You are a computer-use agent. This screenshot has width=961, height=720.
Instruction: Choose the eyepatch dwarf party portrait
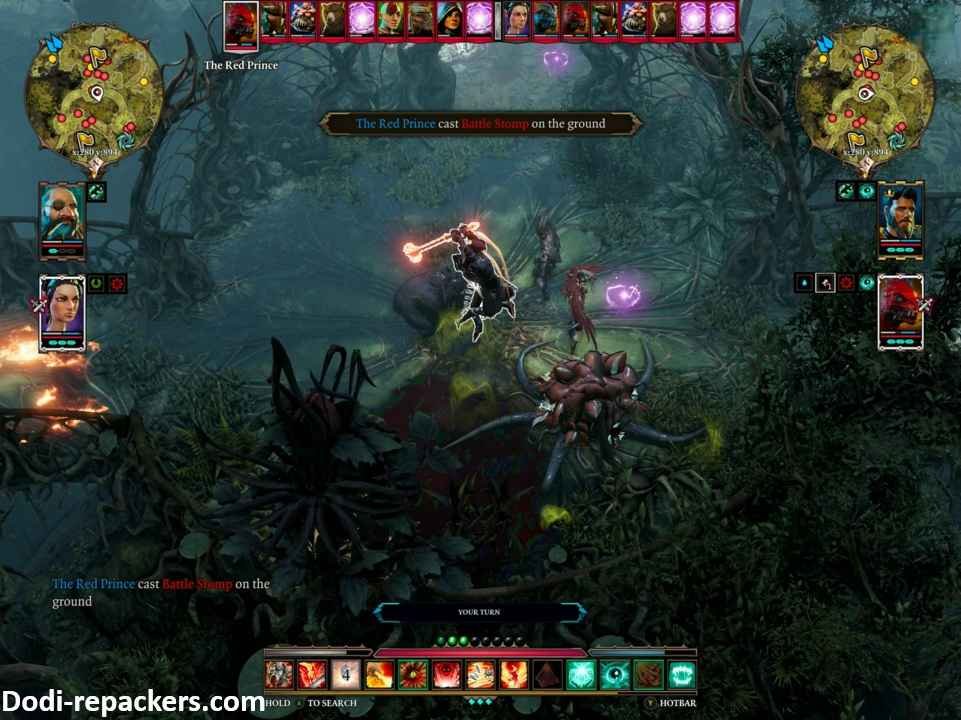[62, 220]
